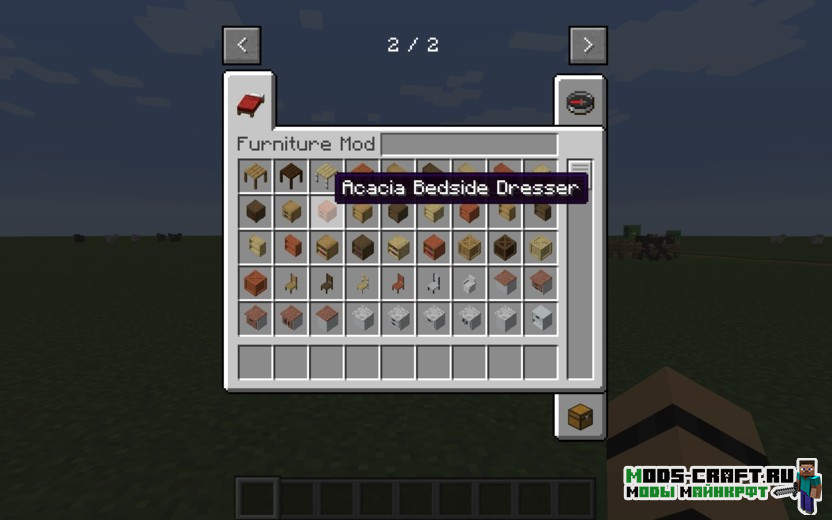The height and width of the screenshot is (520, 832).
Task: Pick the dark brown wooden chair
Action: [327, 283]
